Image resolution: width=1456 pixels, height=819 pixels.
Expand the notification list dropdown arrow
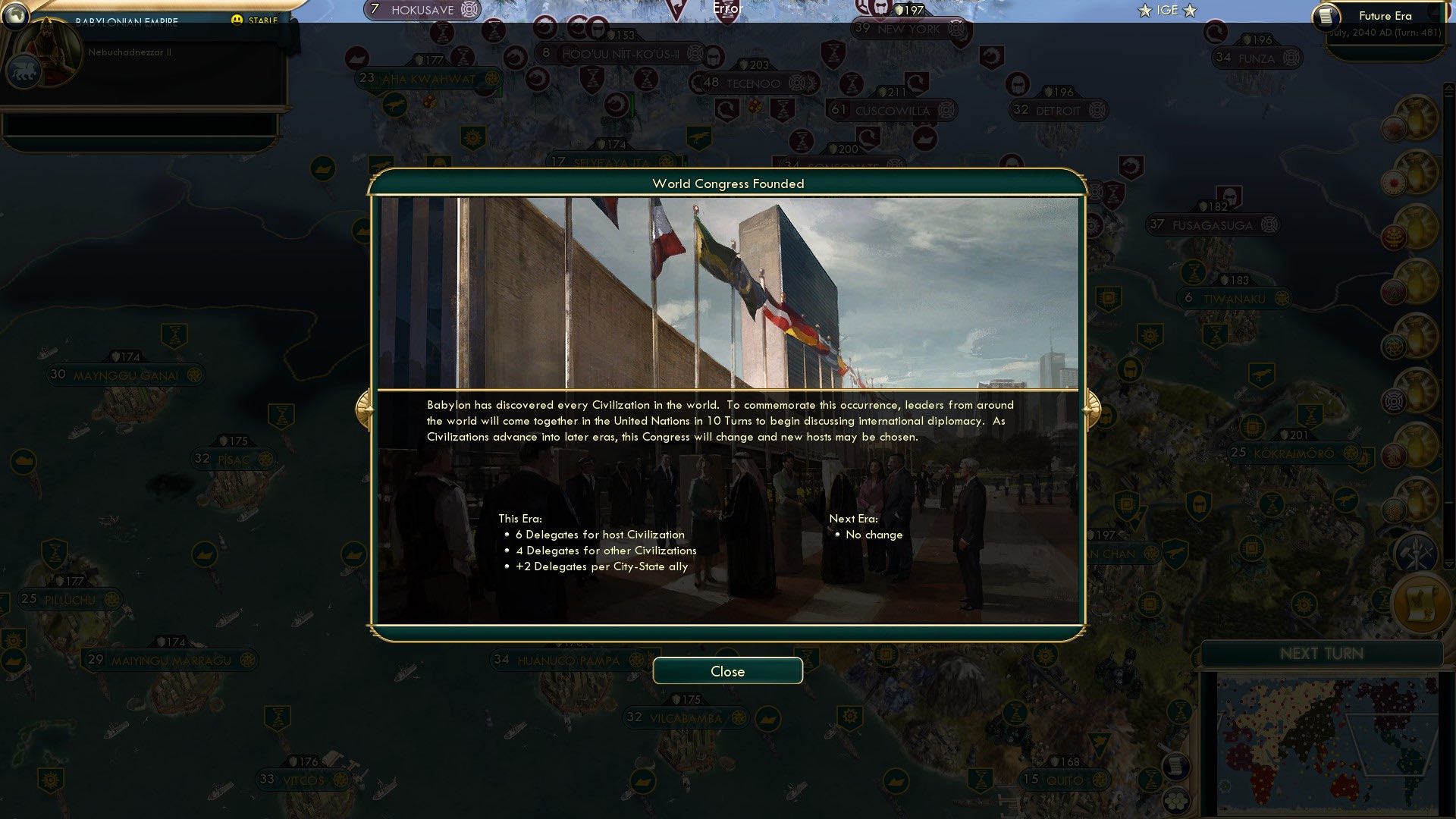1448,564
